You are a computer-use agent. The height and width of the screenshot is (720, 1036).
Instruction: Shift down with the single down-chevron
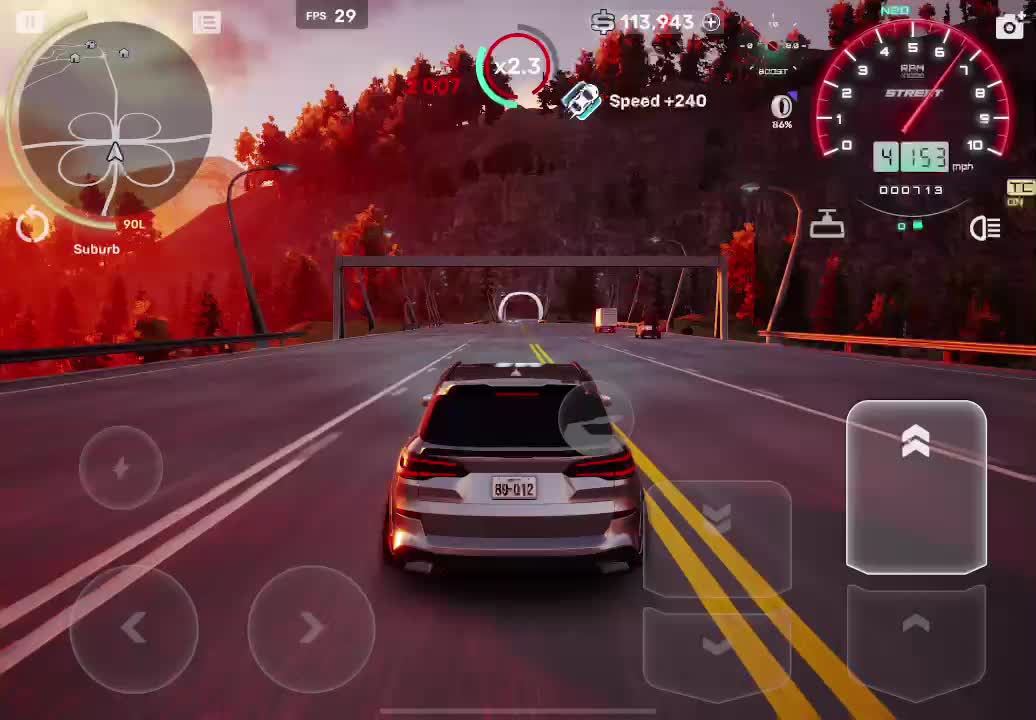pos(717,648)
